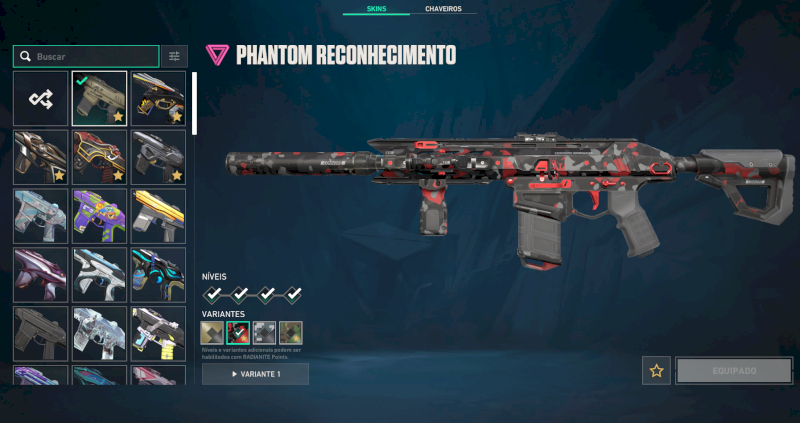Select the equipped tan Phantom skin

[x=99, y=98]
